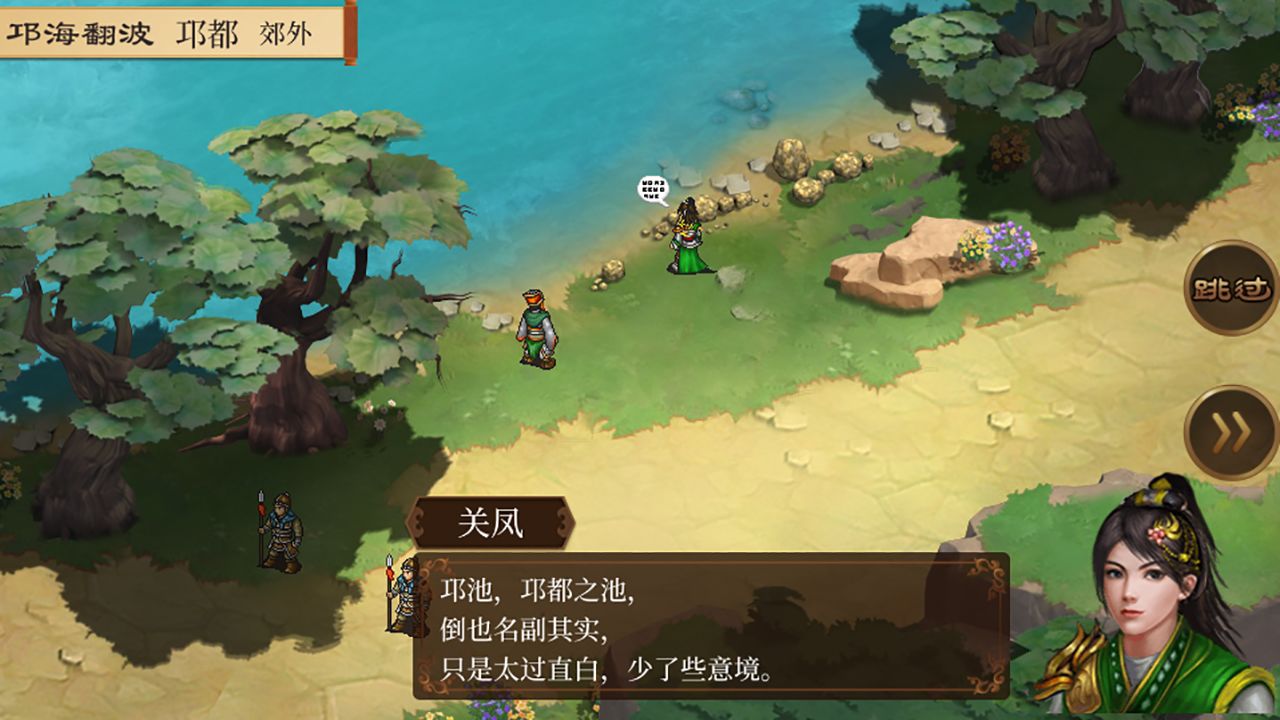The image size is (1280, 720).
Task: Advance Guan Feng's dialogue text box
Action: click(710, 626)
